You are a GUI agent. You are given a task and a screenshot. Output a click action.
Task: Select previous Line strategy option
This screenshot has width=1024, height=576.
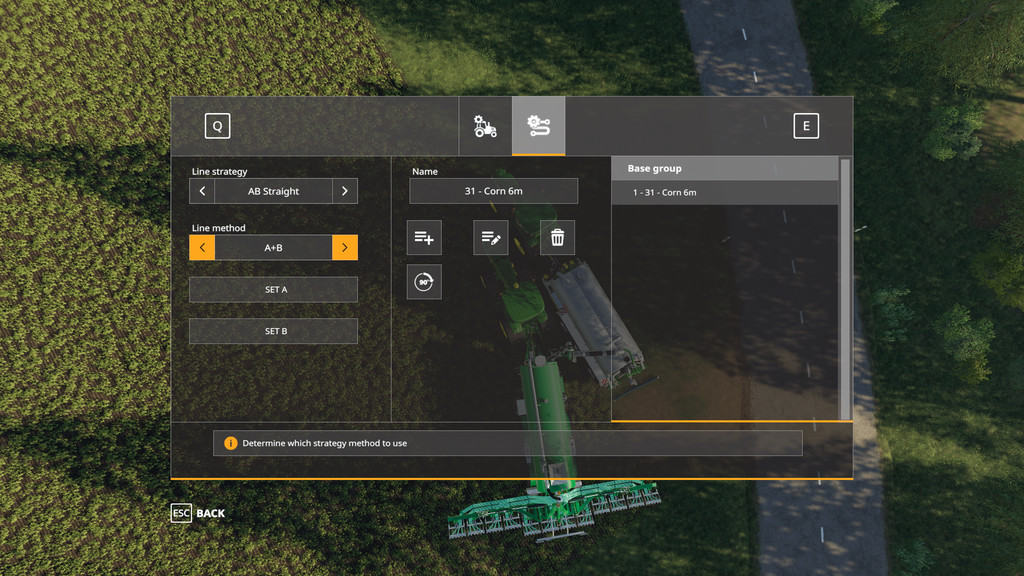point(202,191)
